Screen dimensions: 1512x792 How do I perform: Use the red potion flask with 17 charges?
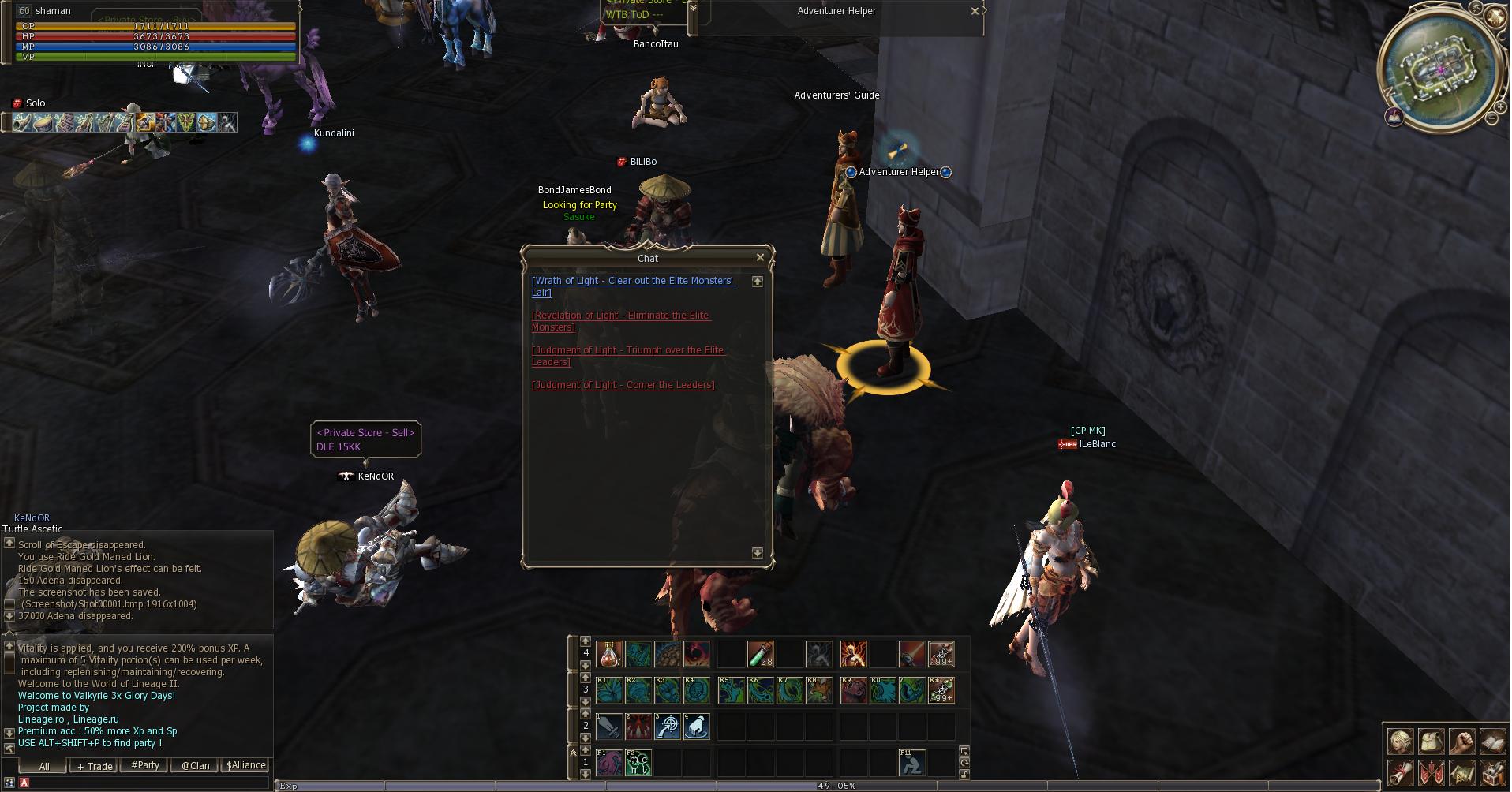[609, 654]
